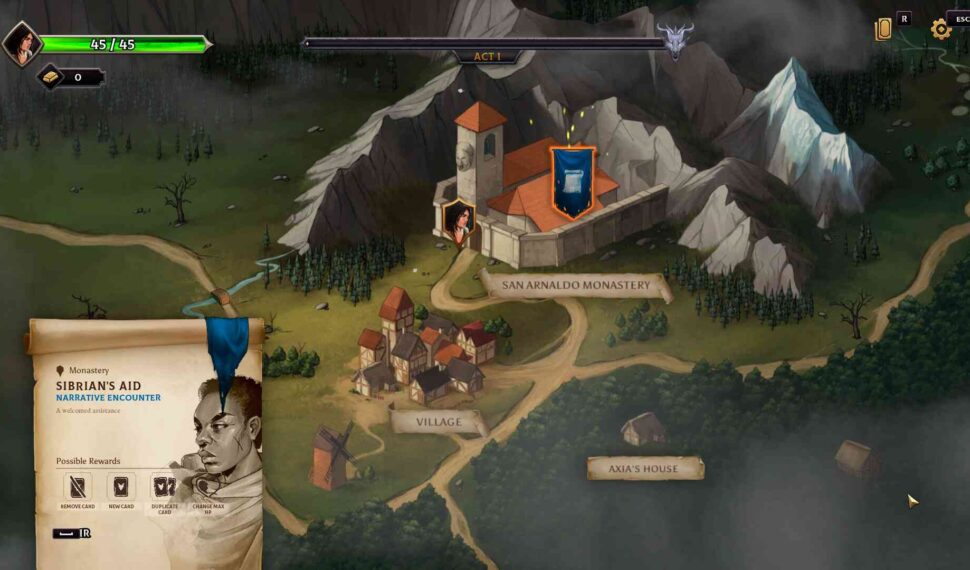
Task: Click the New Card reward icon
Action: point(121,486)
